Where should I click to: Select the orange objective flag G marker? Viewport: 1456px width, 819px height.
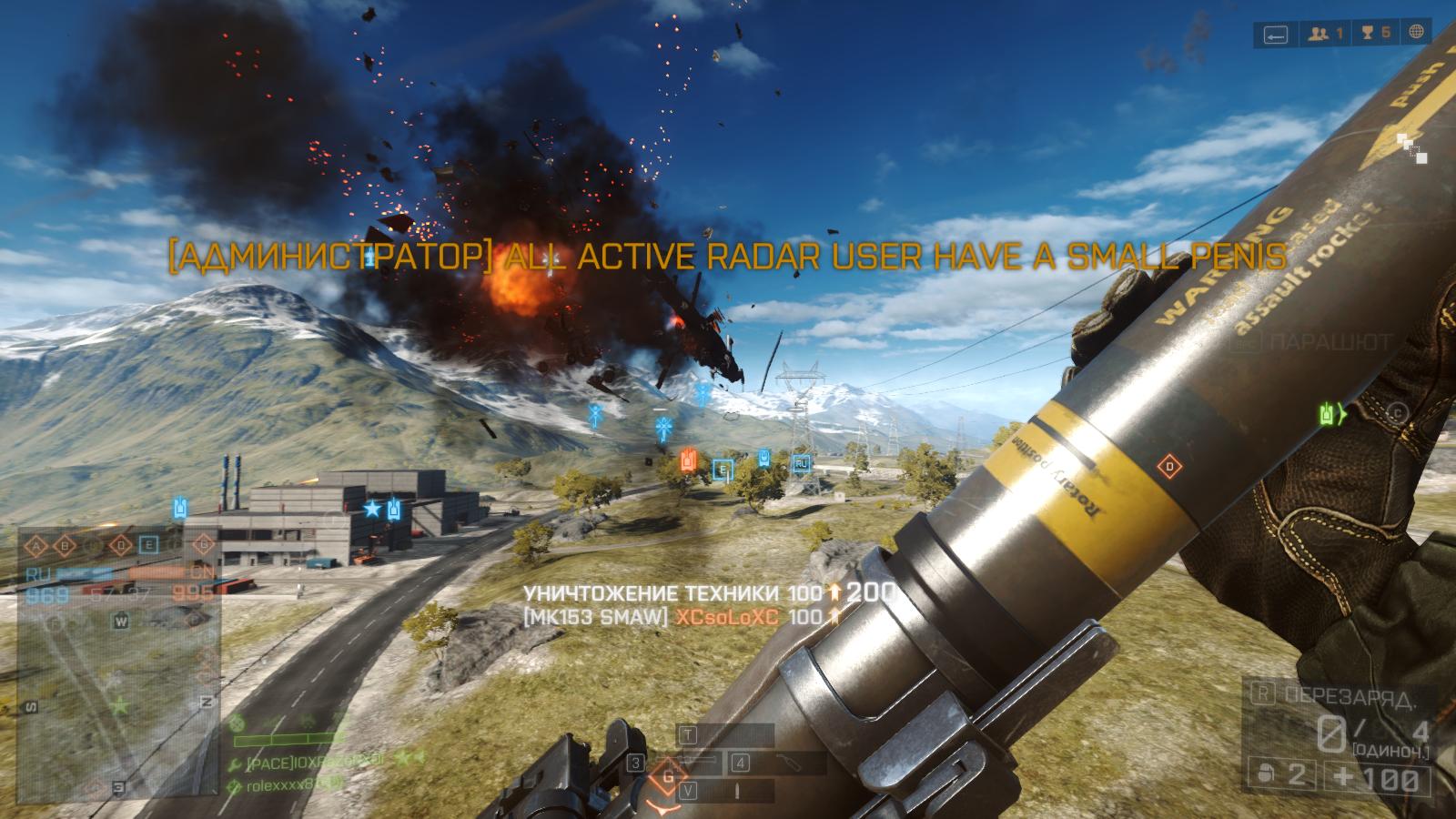point(204,543)
